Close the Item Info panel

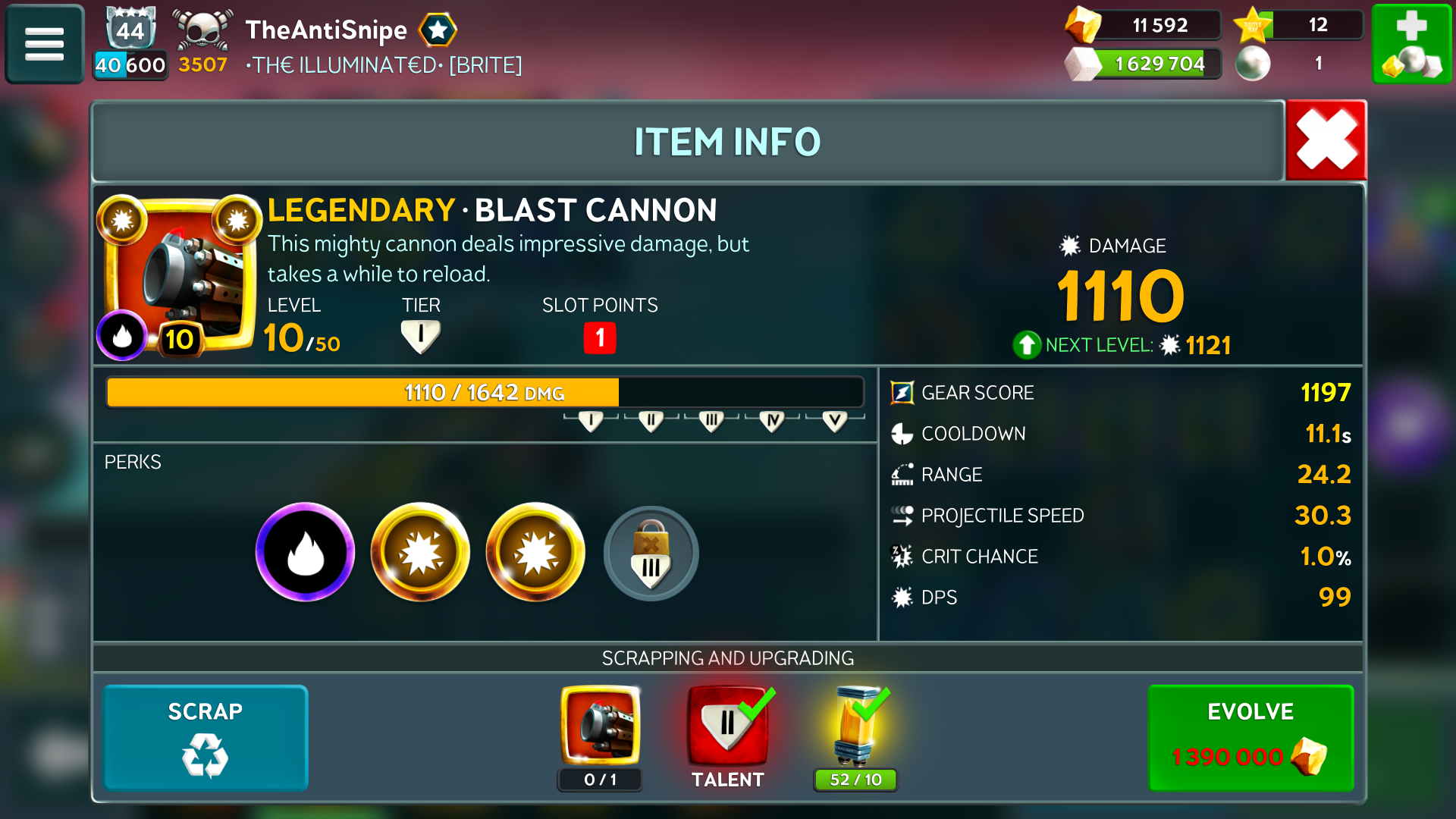[x=1326, y=140]
